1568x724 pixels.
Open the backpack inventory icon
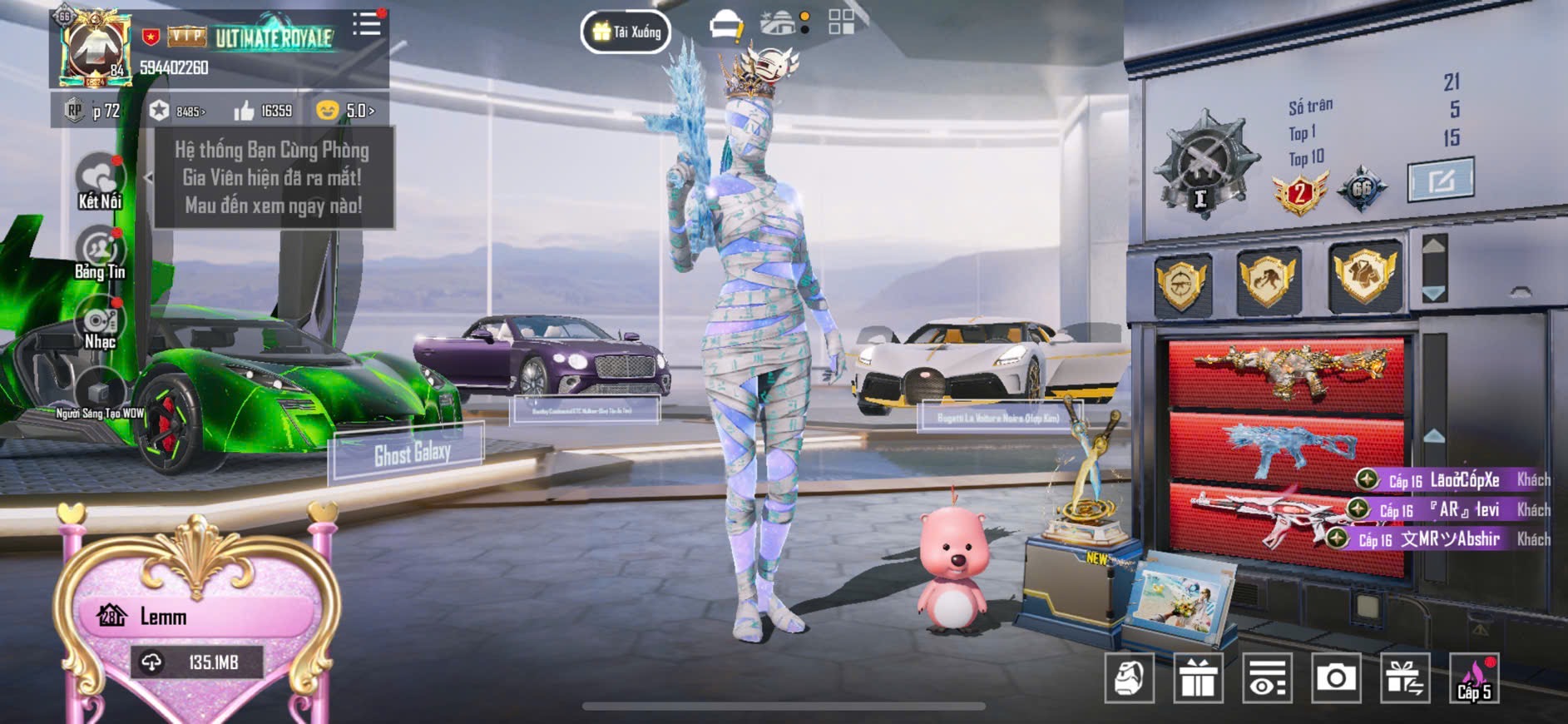[x=1129, y=678]
